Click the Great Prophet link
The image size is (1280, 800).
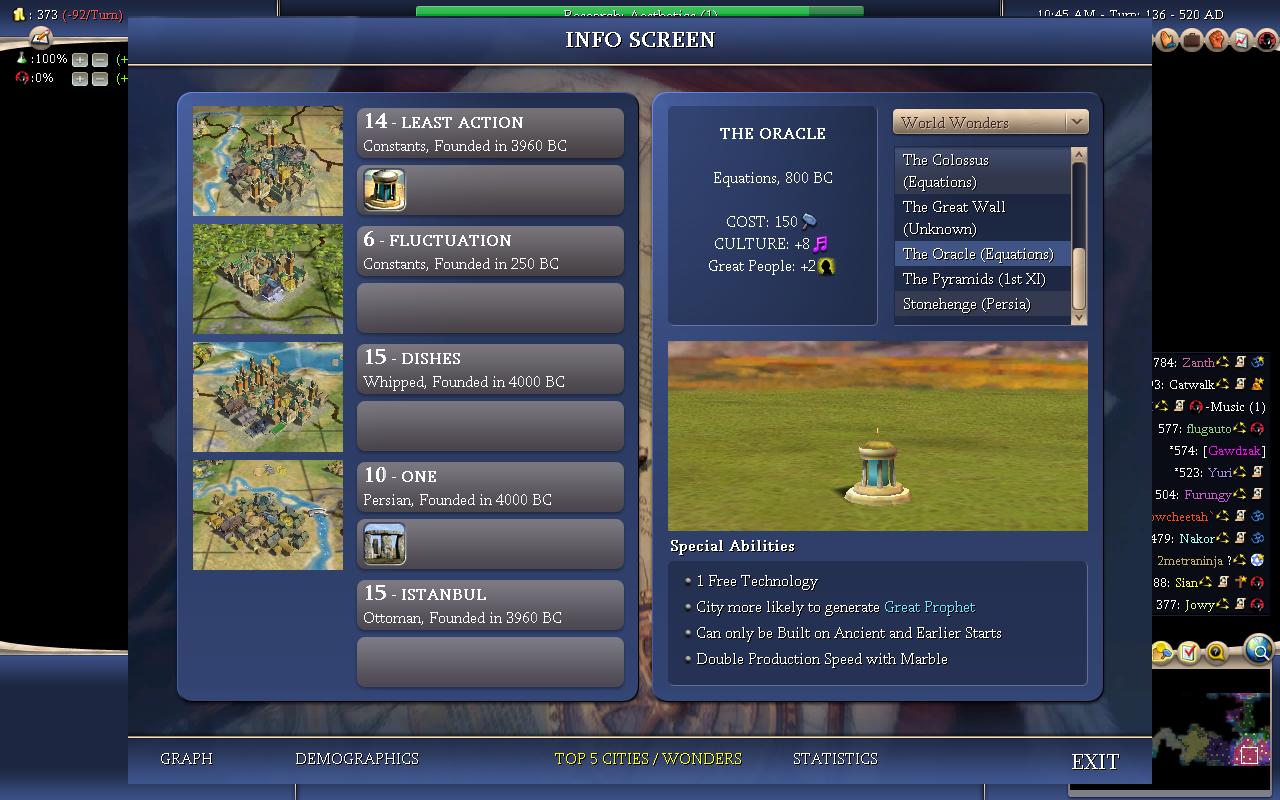929,607
